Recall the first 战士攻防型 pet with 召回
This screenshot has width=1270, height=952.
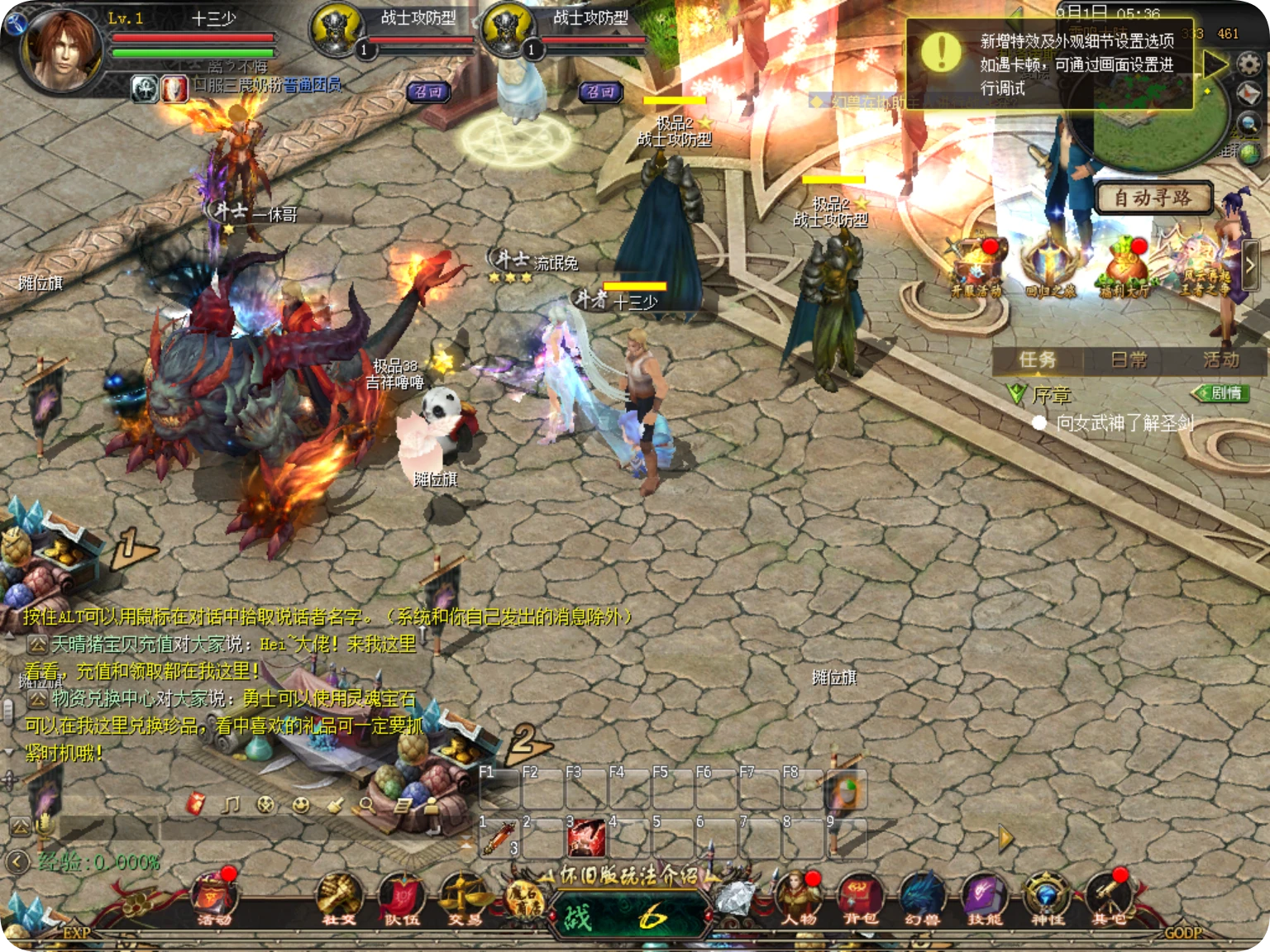click(x=428, y=92)
